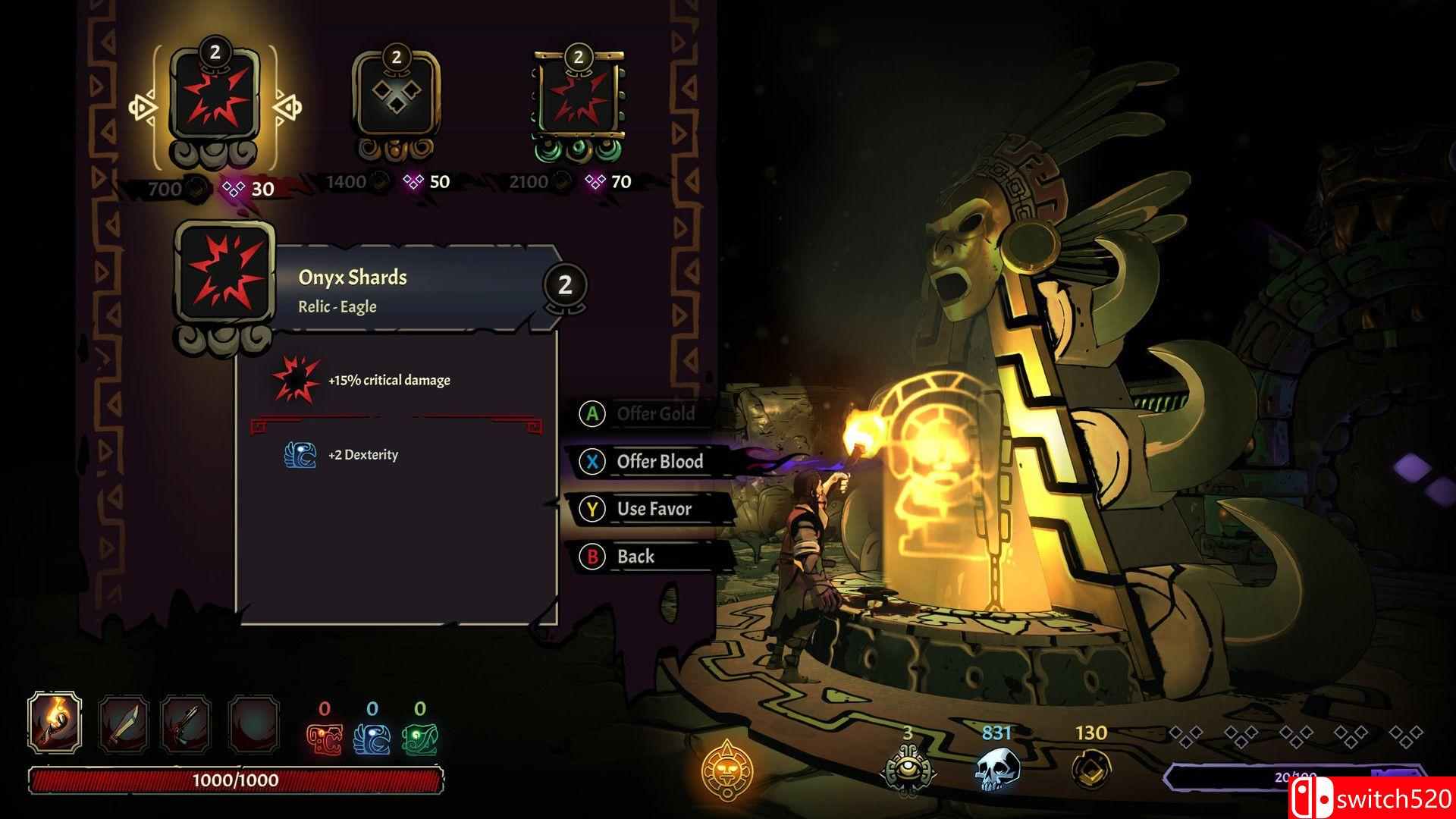Go Back from the shrine menu
The height and width of the screenshot is (819, 1456).
point(634,557)
